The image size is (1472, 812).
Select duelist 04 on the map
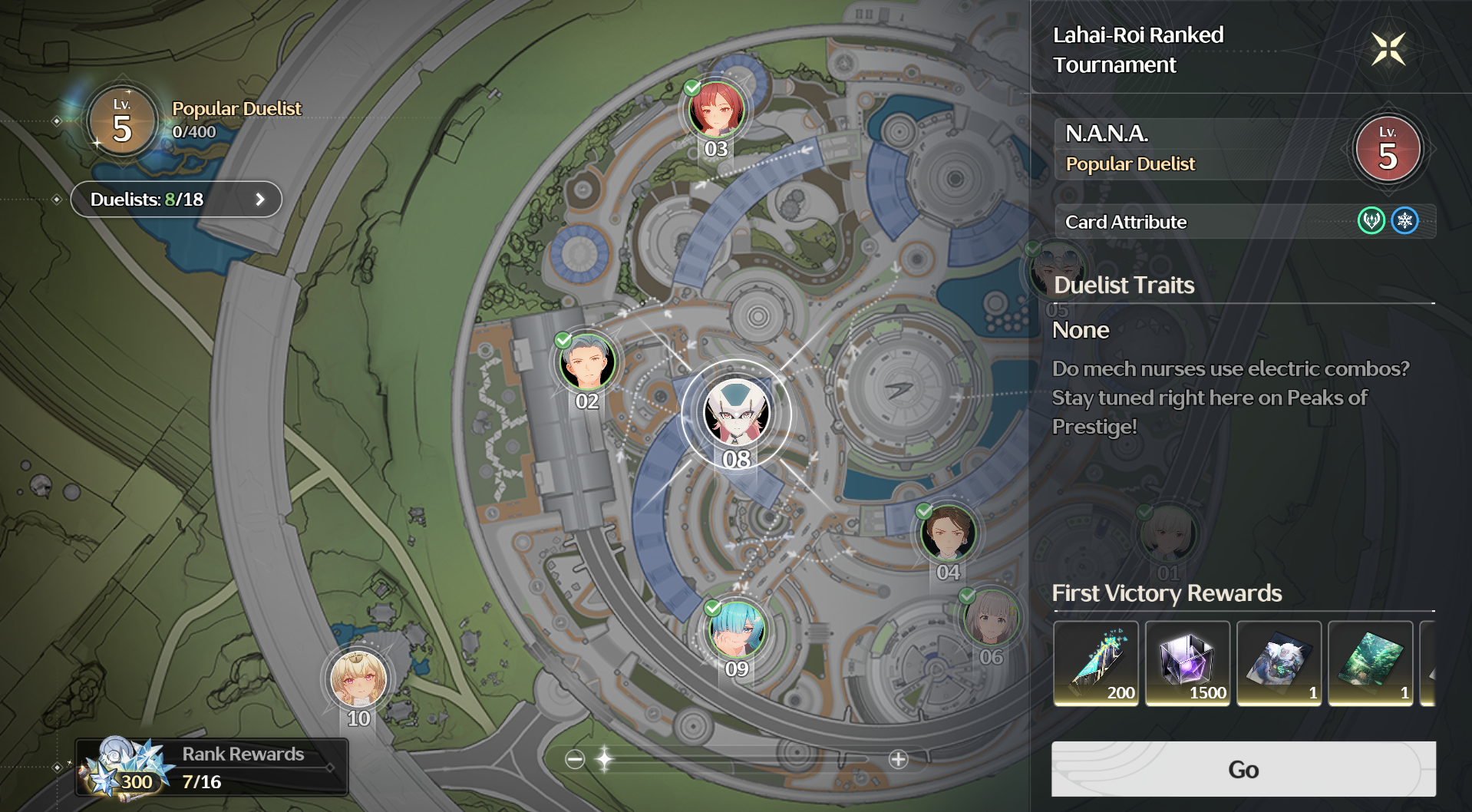[x=948, y=533]
